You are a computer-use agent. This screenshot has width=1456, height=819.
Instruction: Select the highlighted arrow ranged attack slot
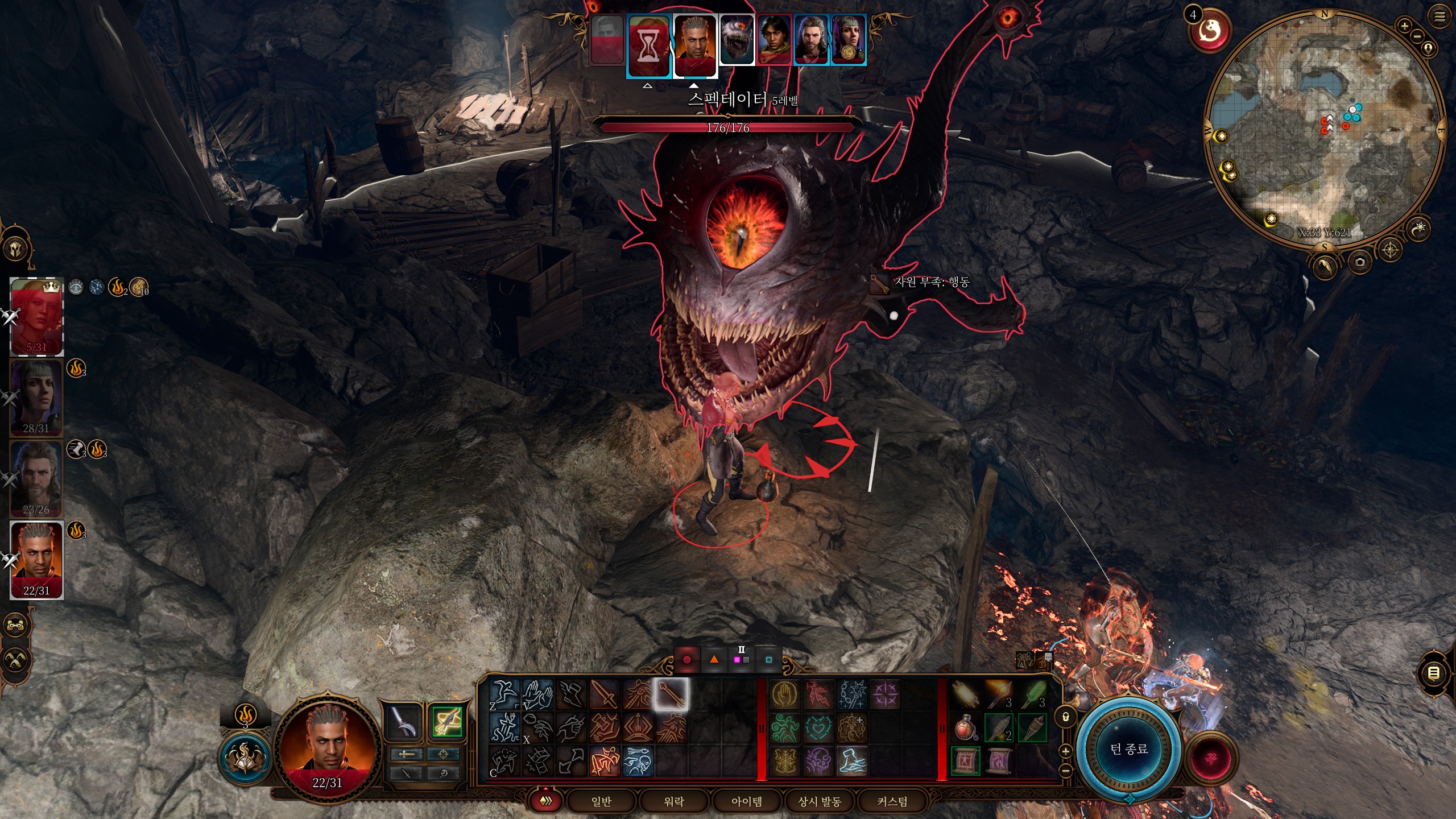pyautogui.click(x=671, y=694)
